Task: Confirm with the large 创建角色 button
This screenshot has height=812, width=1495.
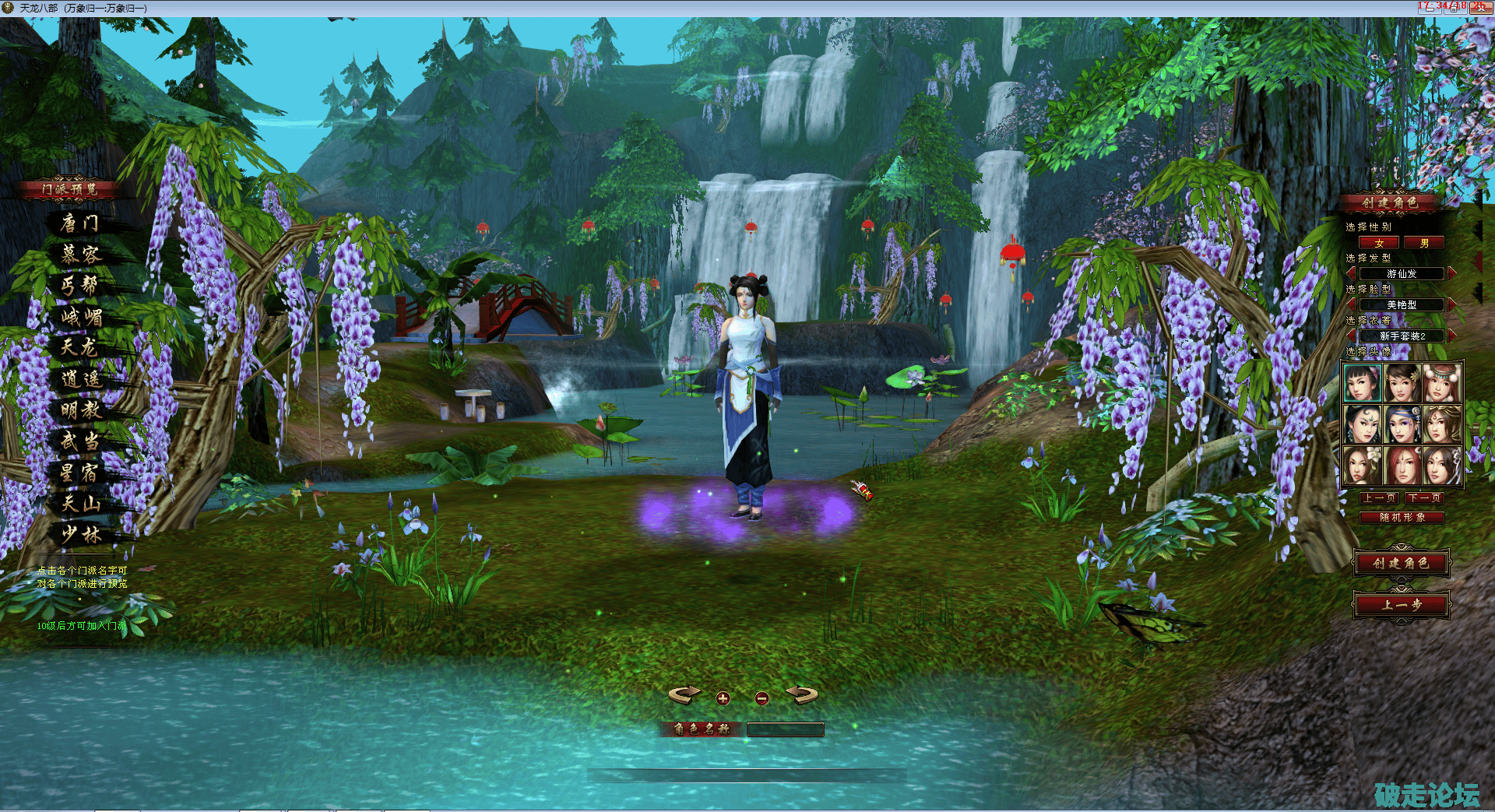Action: coord(1401,563)
